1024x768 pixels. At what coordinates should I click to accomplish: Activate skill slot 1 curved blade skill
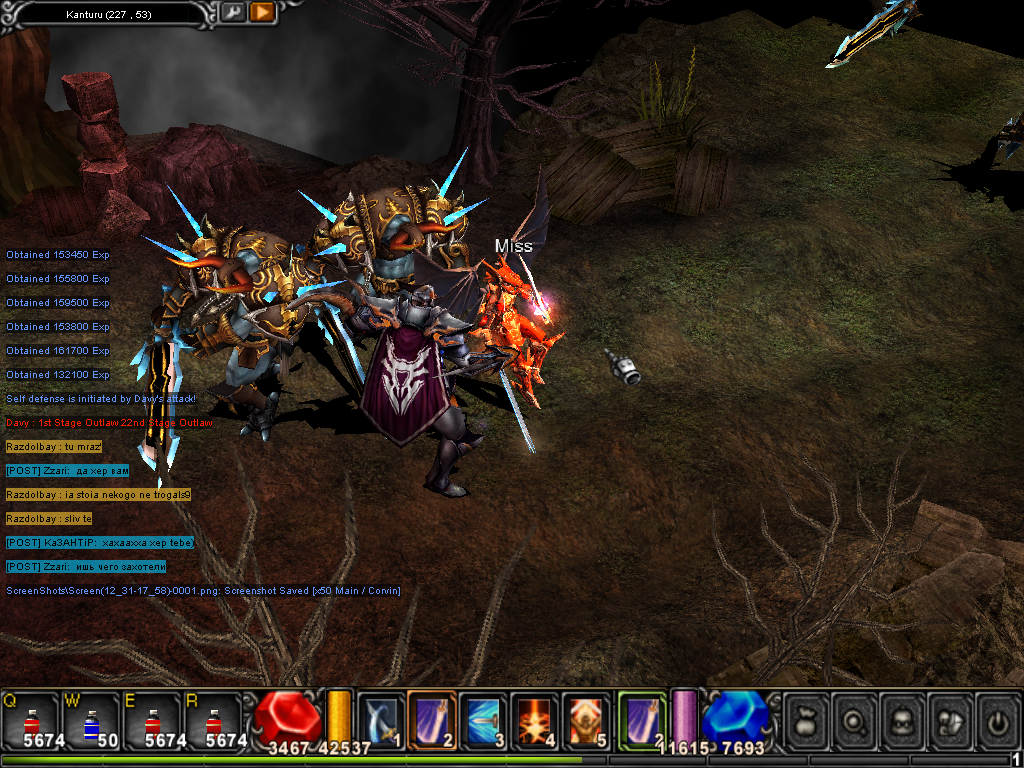point(381,719)
